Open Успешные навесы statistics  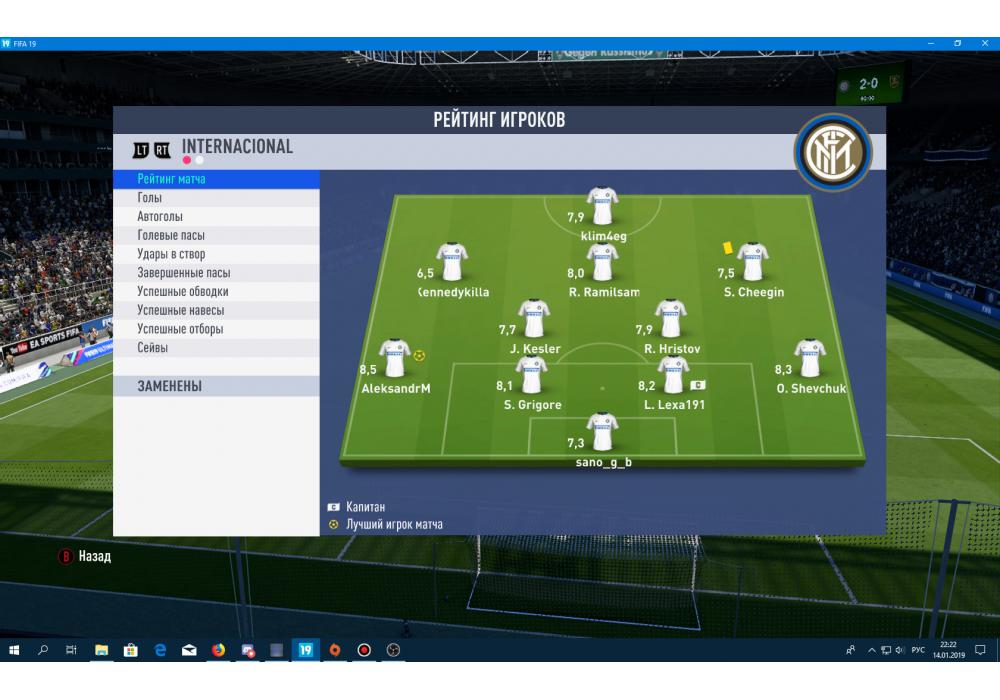tap(216, 310)
